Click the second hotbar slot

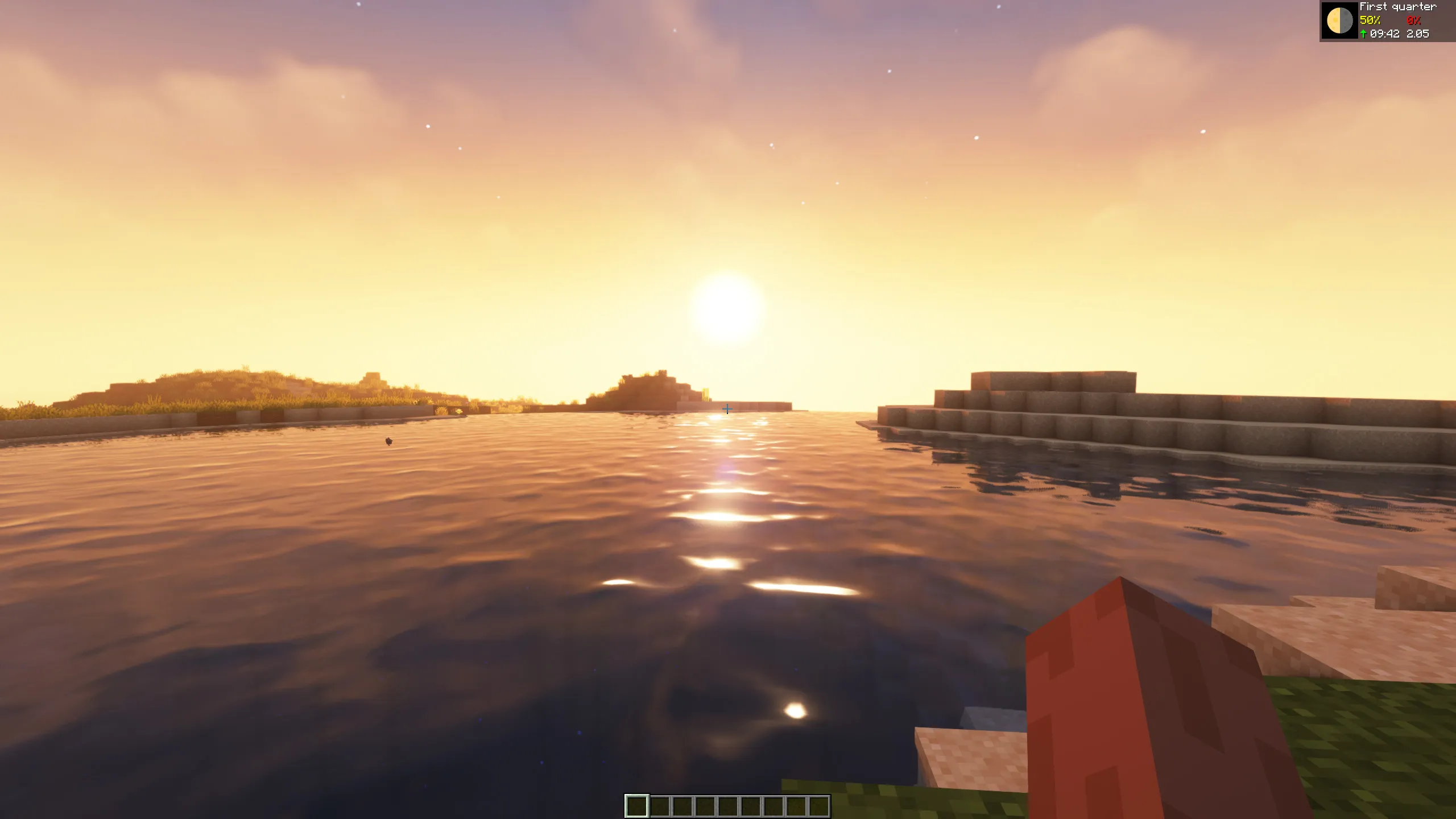click(660, 805)
